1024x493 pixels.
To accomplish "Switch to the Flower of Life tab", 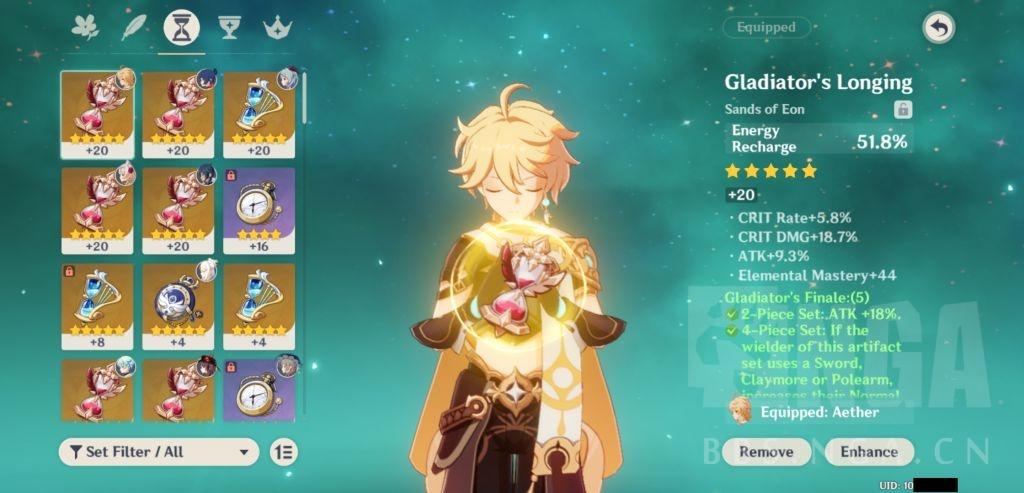I will [85, 27].
